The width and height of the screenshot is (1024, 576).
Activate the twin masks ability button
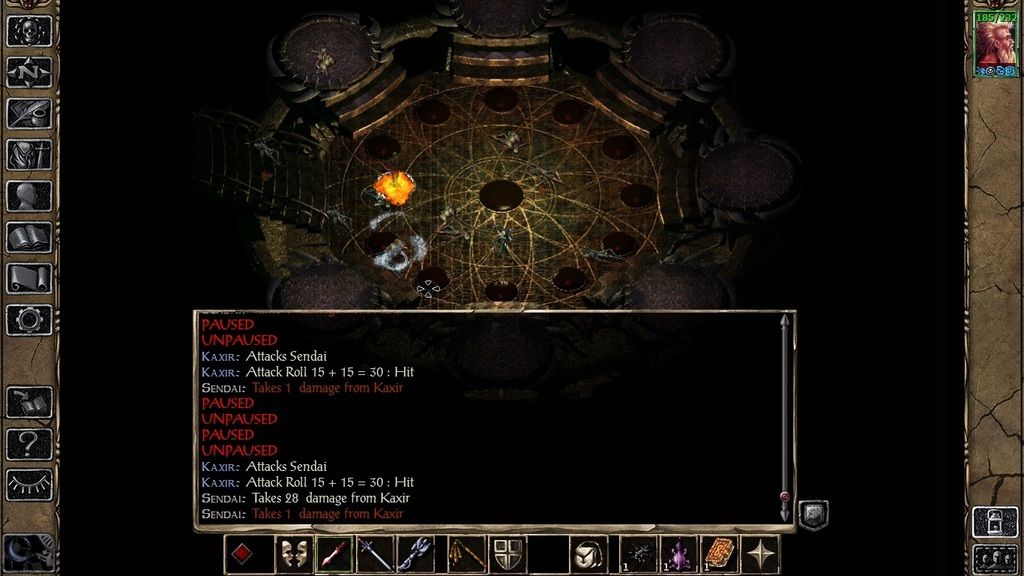click(x=293, y=554)
